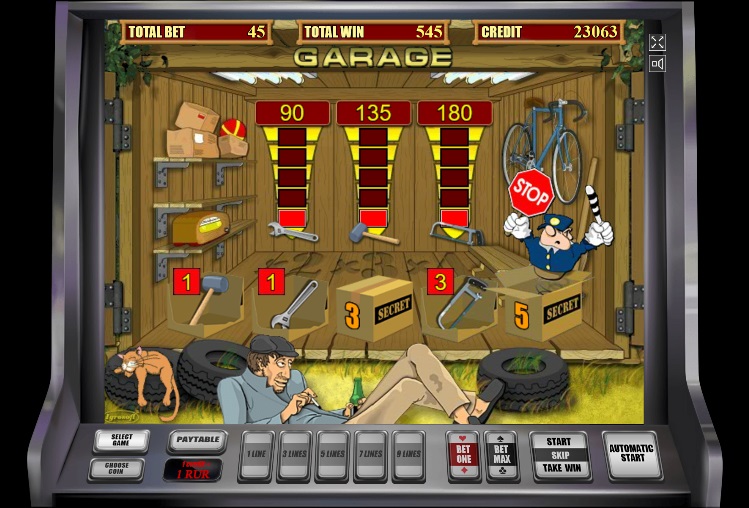Screen dimensions: 749x508
Task: Select the 9 Lines button
Action: pos(407,455)
